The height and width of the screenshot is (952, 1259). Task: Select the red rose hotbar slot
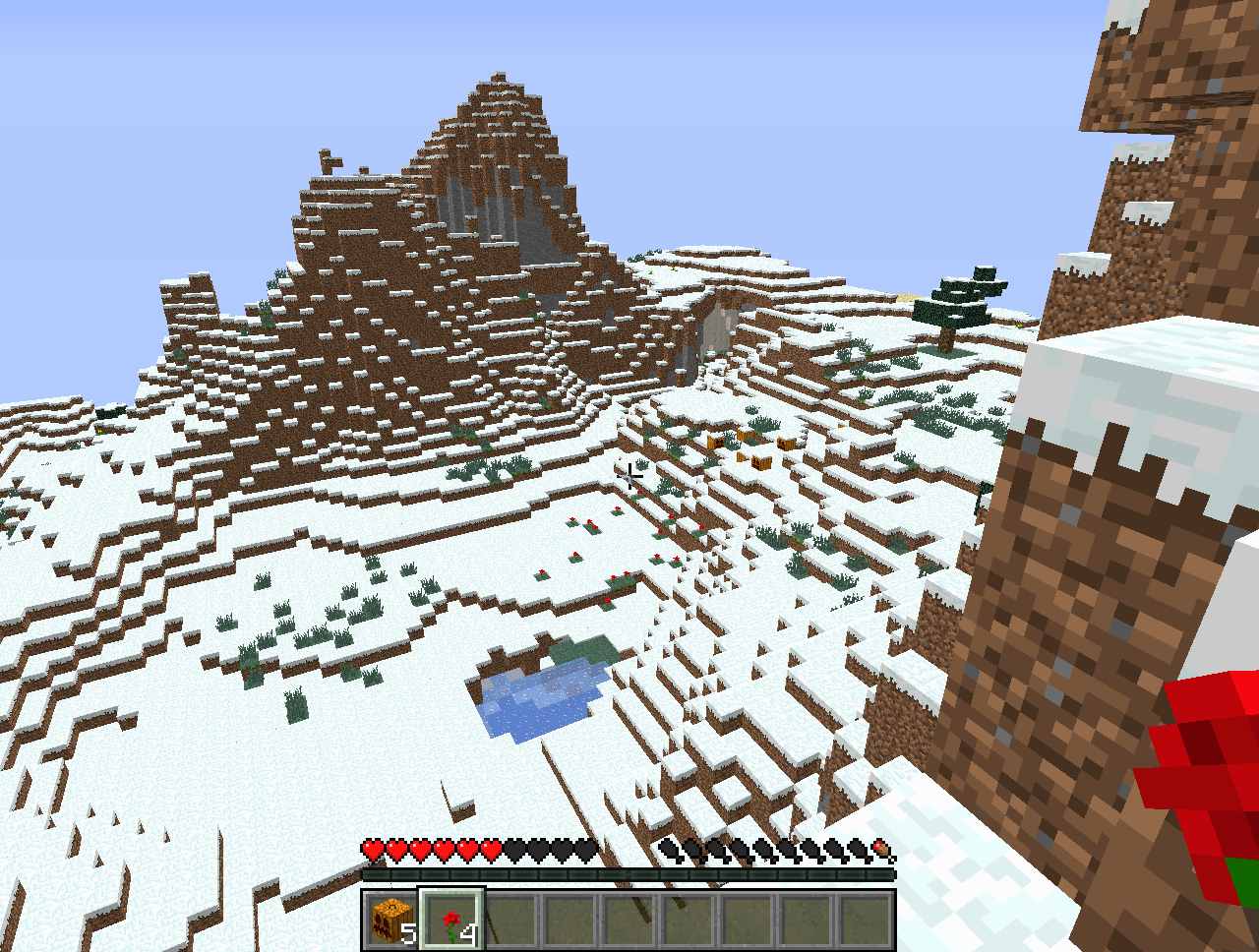(452, 921)
